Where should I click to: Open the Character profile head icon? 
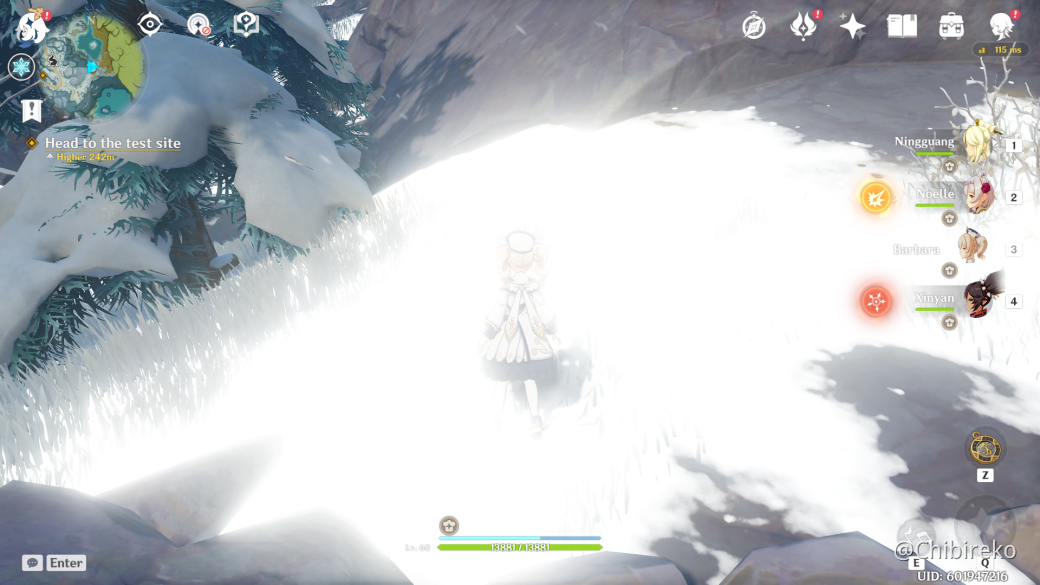pyautogui.click(x=1001, y=27)
